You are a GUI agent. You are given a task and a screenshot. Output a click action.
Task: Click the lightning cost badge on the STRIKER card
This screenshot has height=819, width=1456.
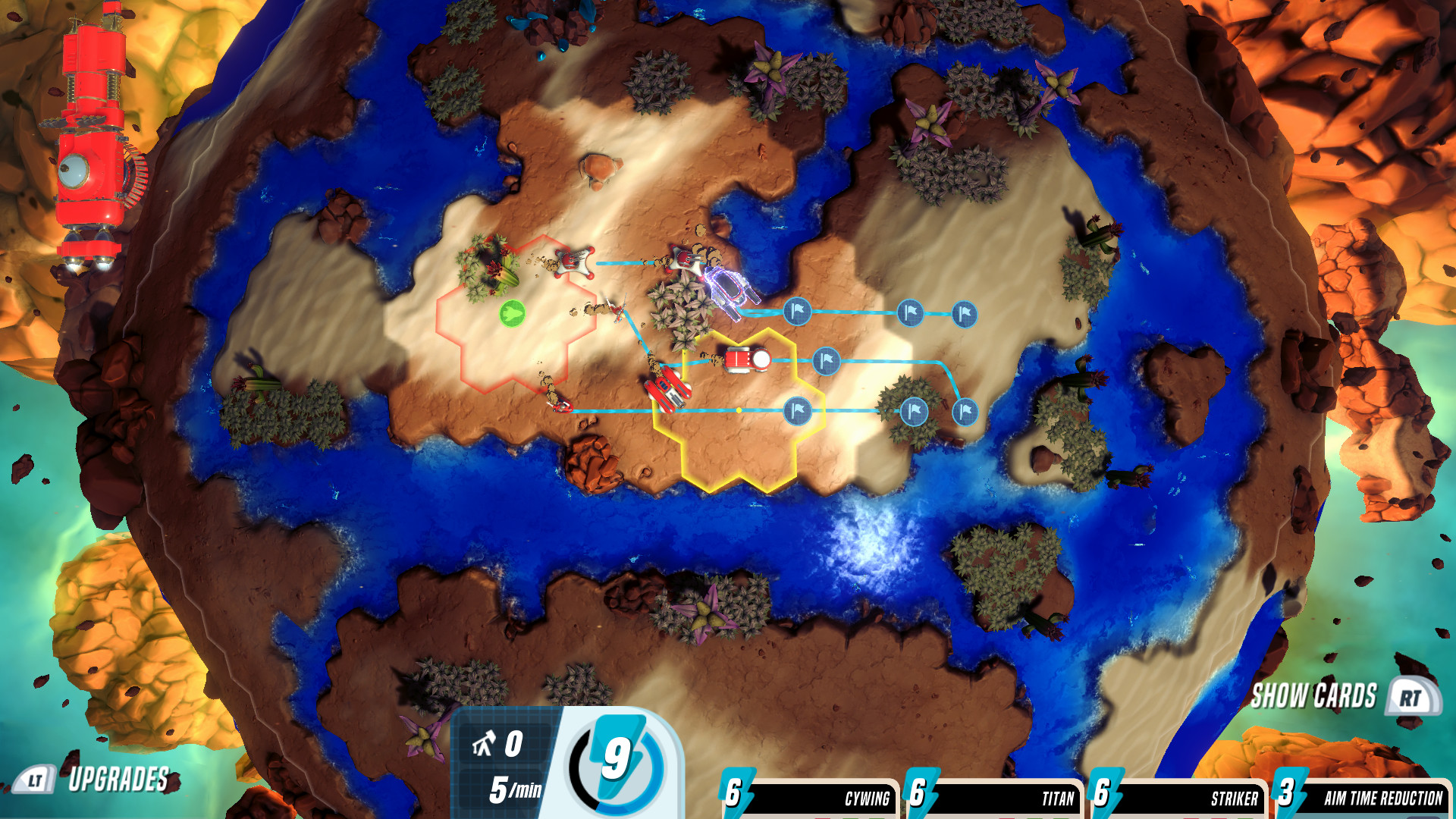1102,795
